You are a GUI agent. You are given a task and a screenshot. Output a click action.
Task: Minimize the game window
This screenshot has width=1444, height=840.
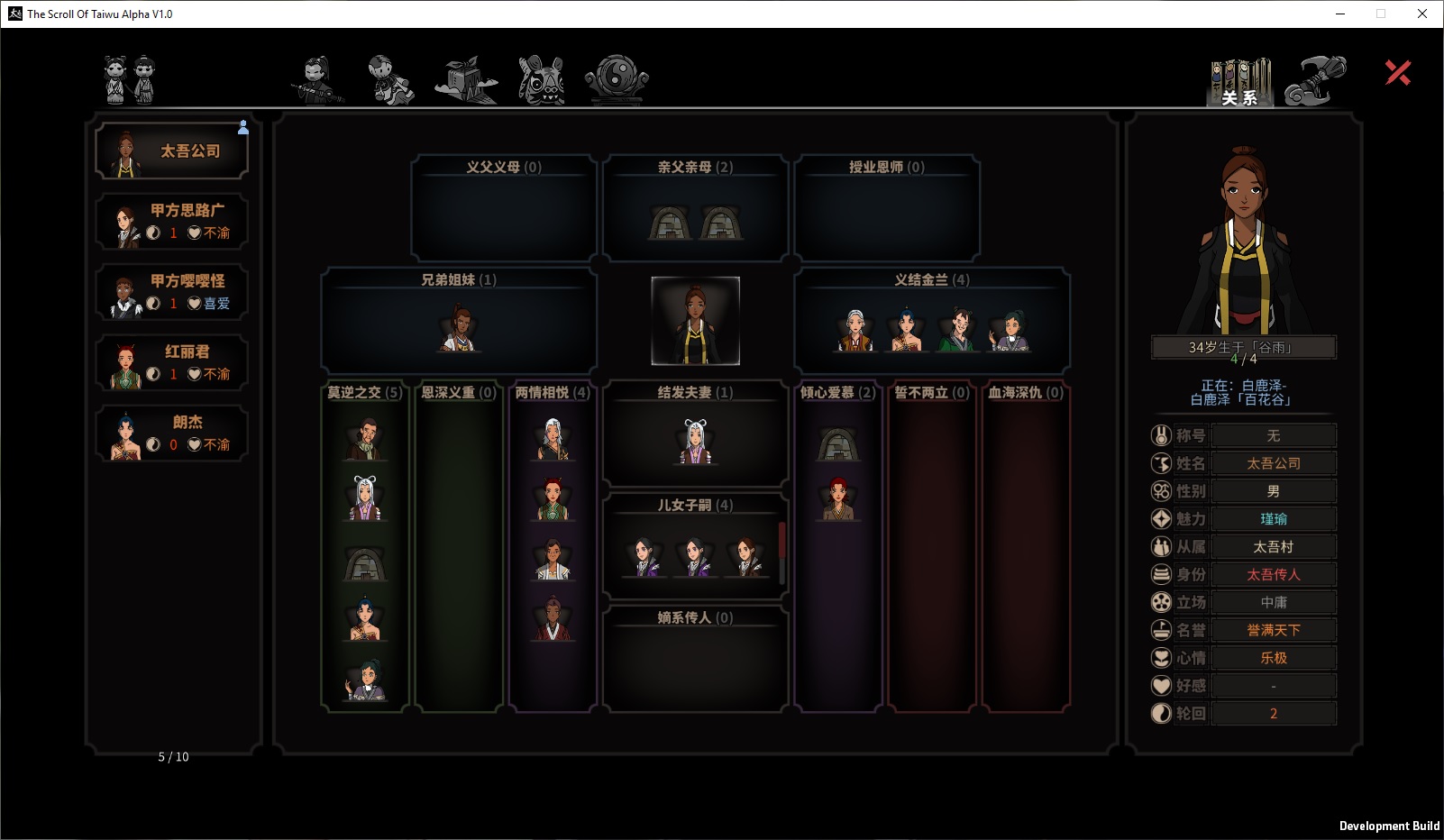[1340, 14]
